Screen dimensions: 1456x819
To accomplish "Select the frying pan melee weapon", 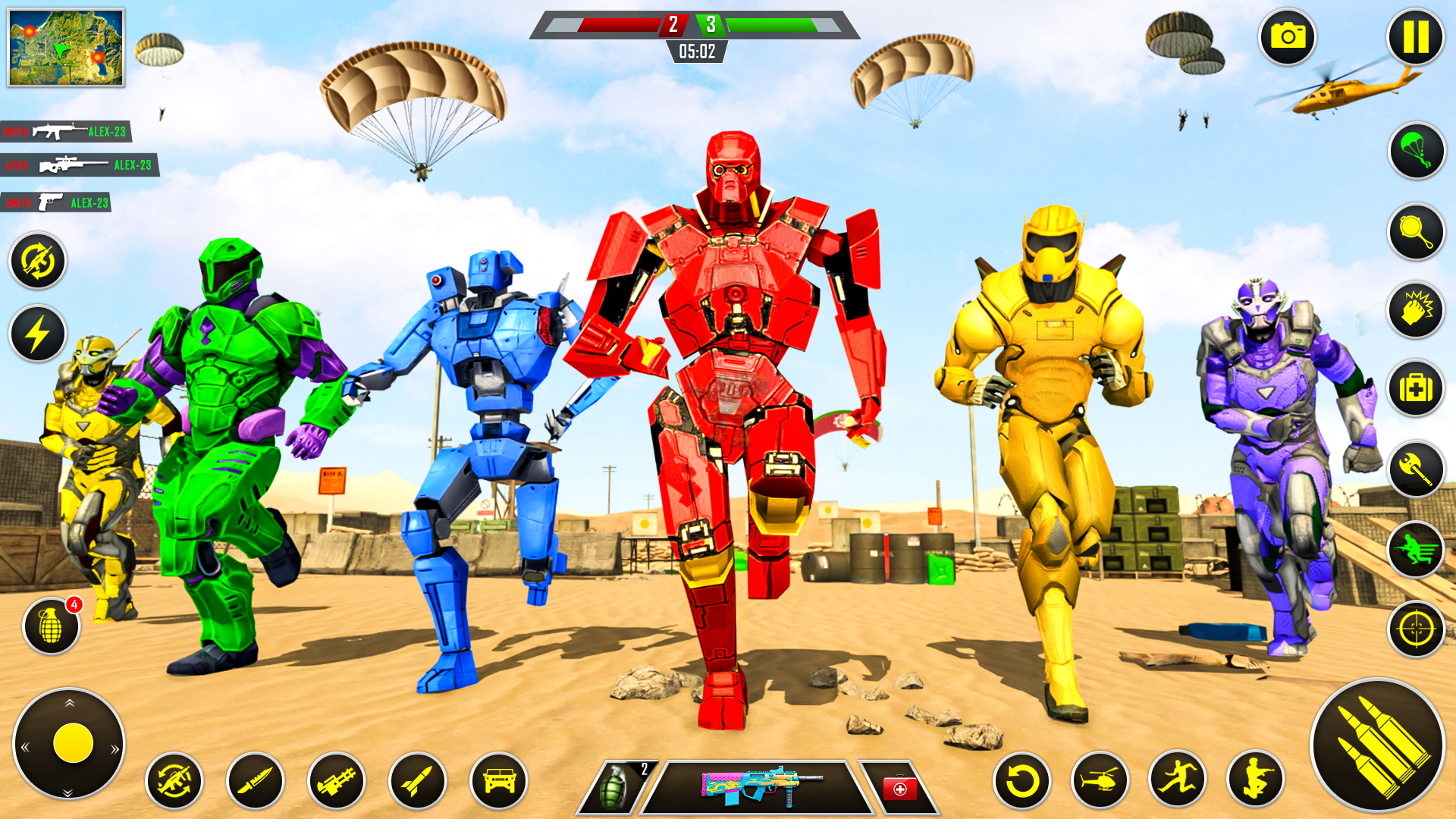I will [1417, 235].
